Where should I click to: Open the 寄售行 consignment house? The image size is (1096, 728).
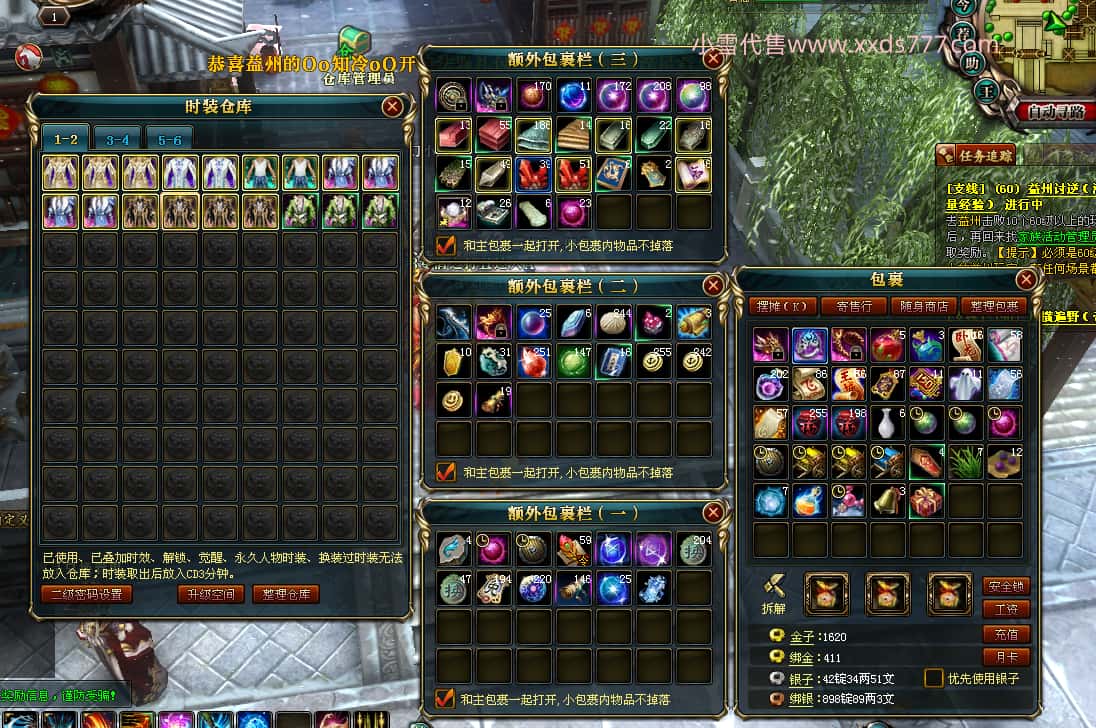[x=854, y=306]
